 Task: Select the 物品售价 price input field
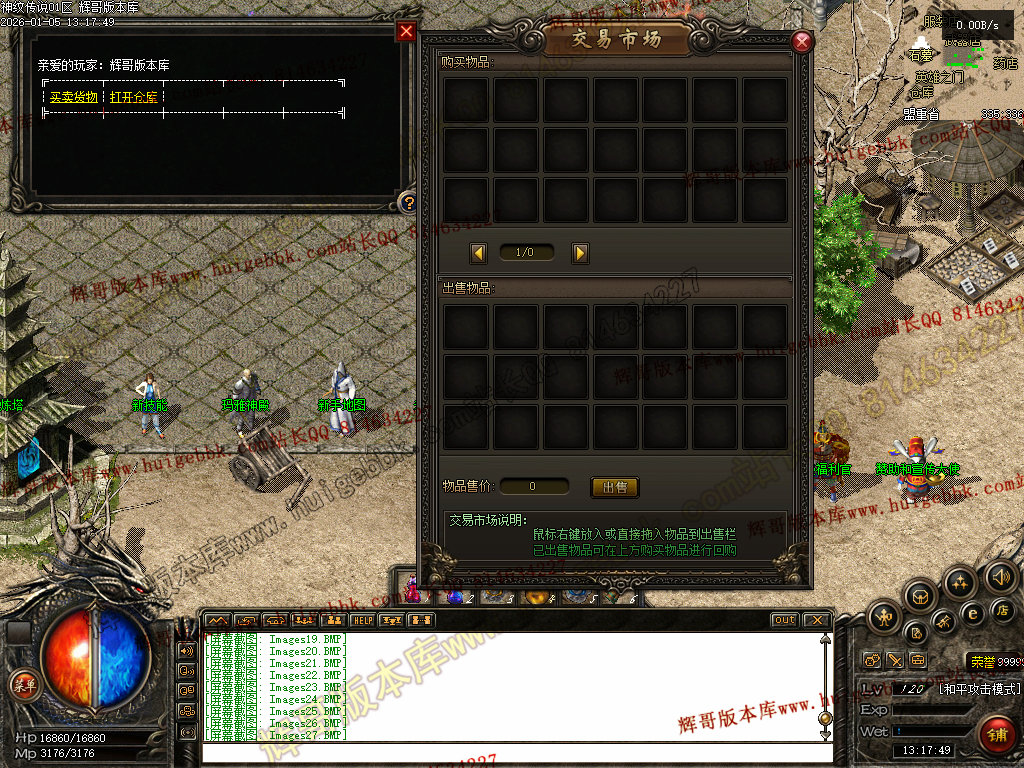[534, 487]
